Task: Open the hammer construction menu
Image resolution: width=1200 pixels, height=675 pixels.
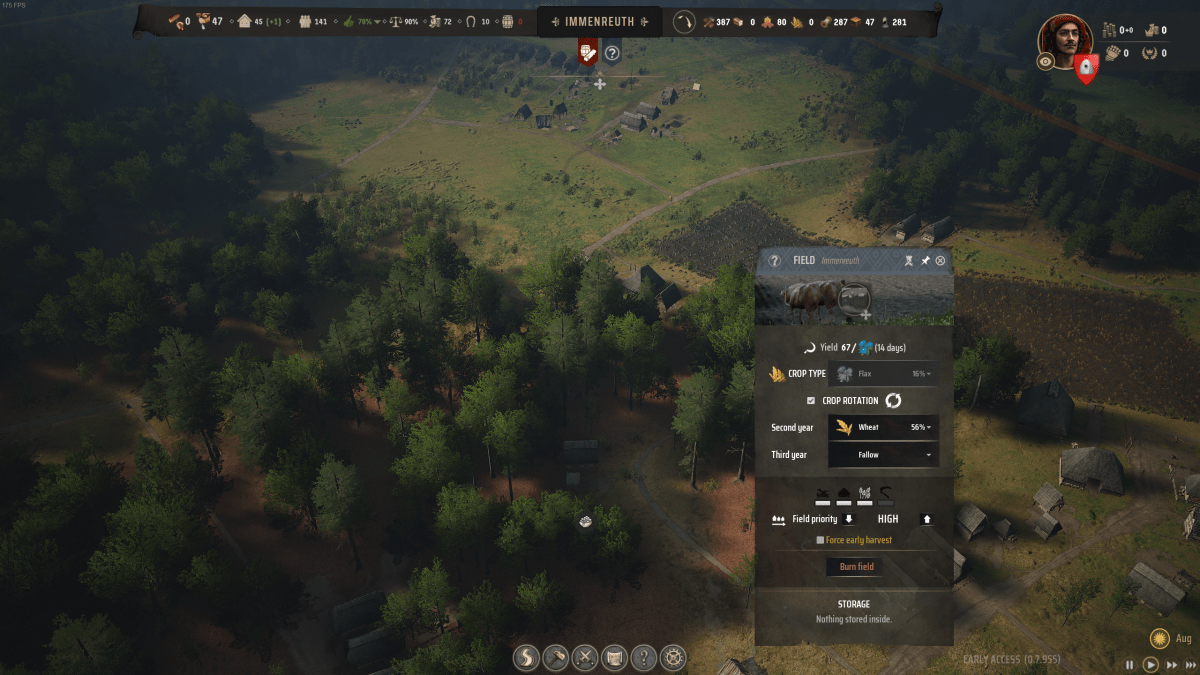Action: tap(555, 657)
